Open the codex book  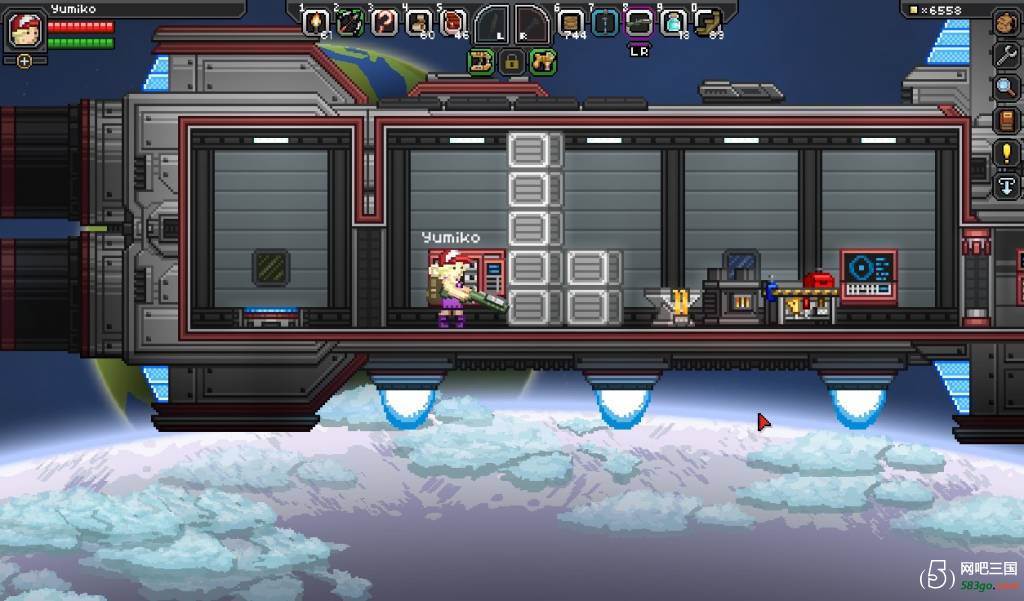1006,121
